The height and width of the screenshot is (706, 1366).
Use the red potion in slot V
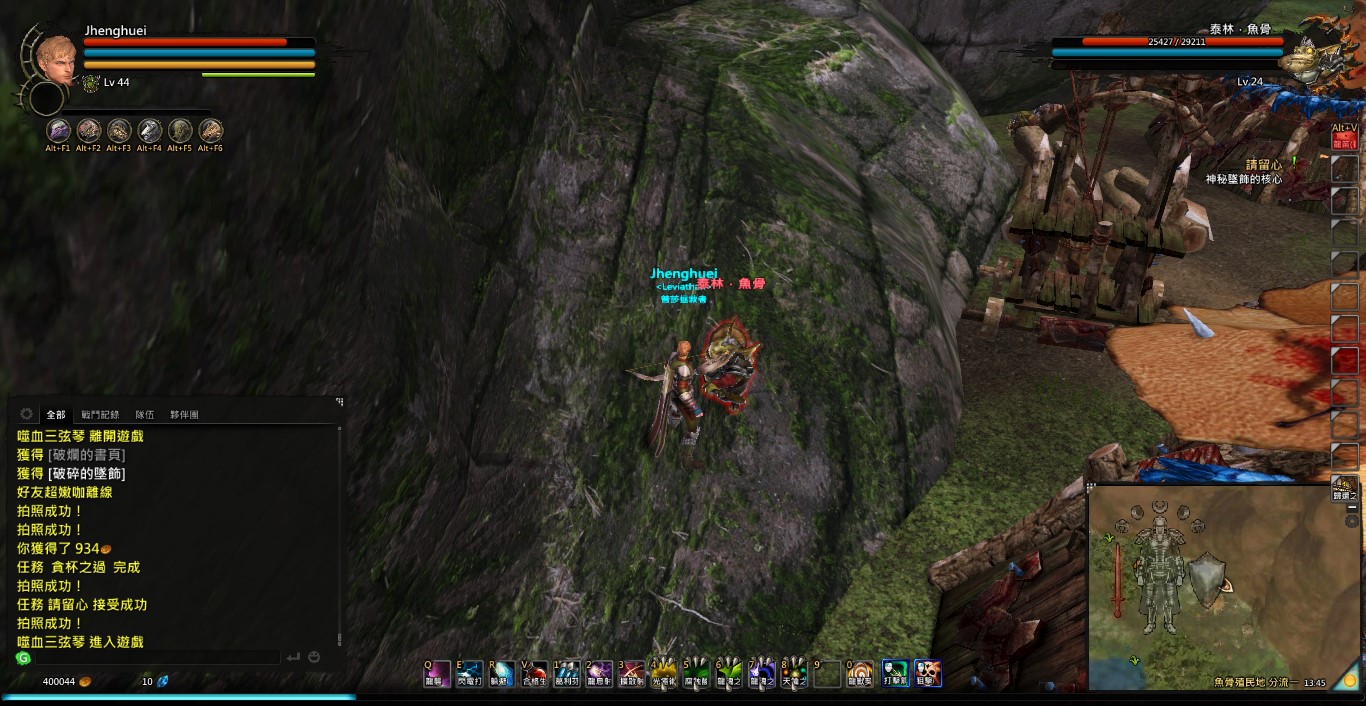tap(534, 673)
